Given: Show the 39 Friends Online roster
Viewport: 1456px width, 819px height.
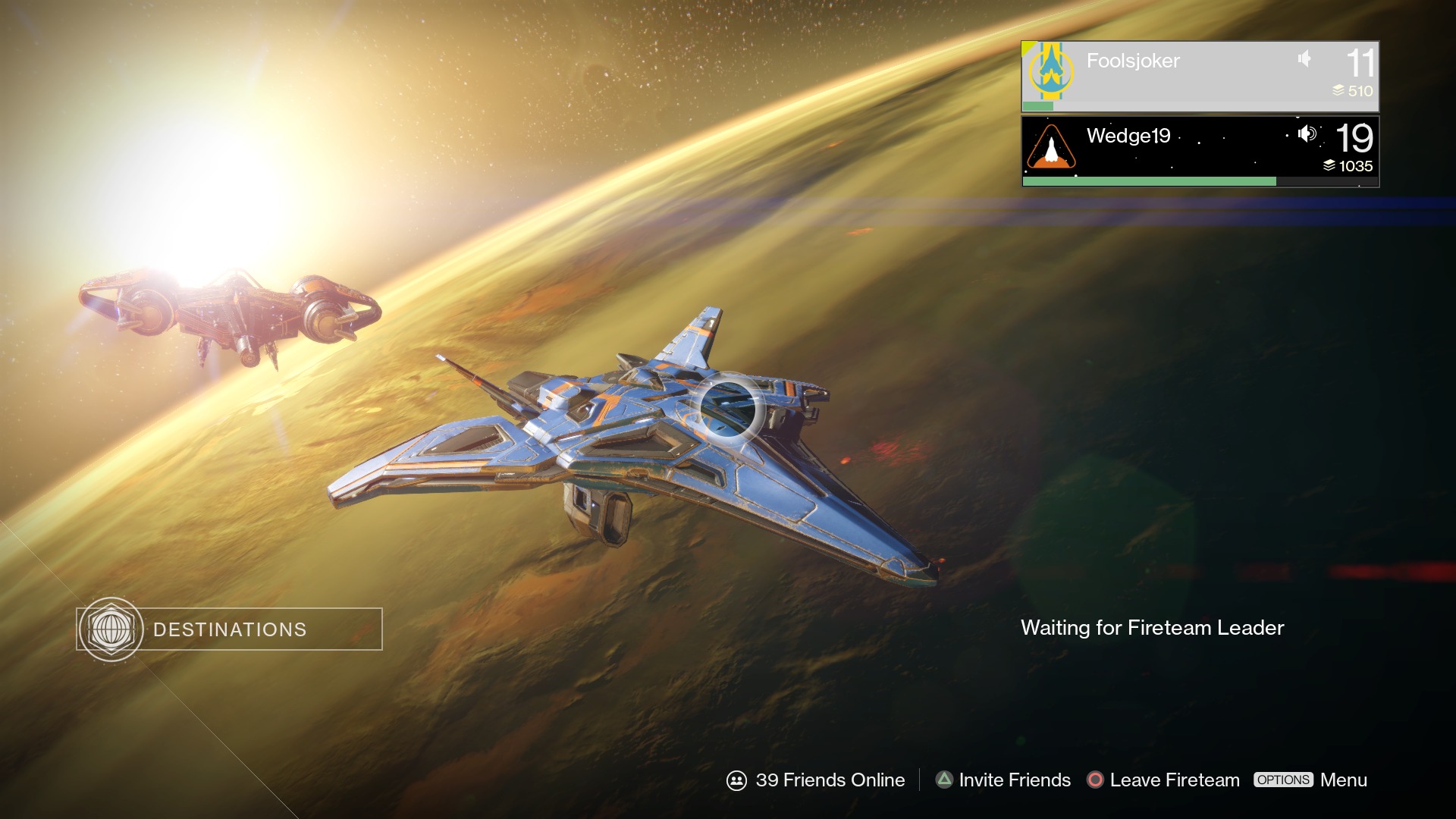Looking at the screenshot, I should click(x=816, y=780).
